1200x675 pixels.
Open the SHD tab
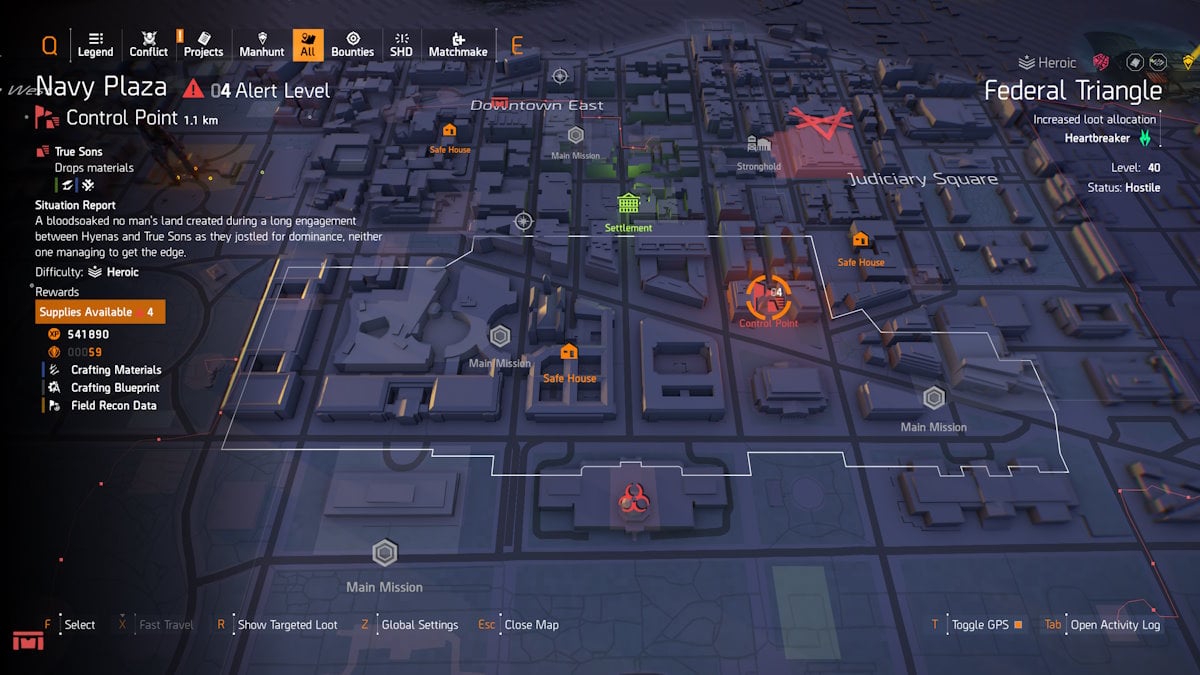click(401, 45)
